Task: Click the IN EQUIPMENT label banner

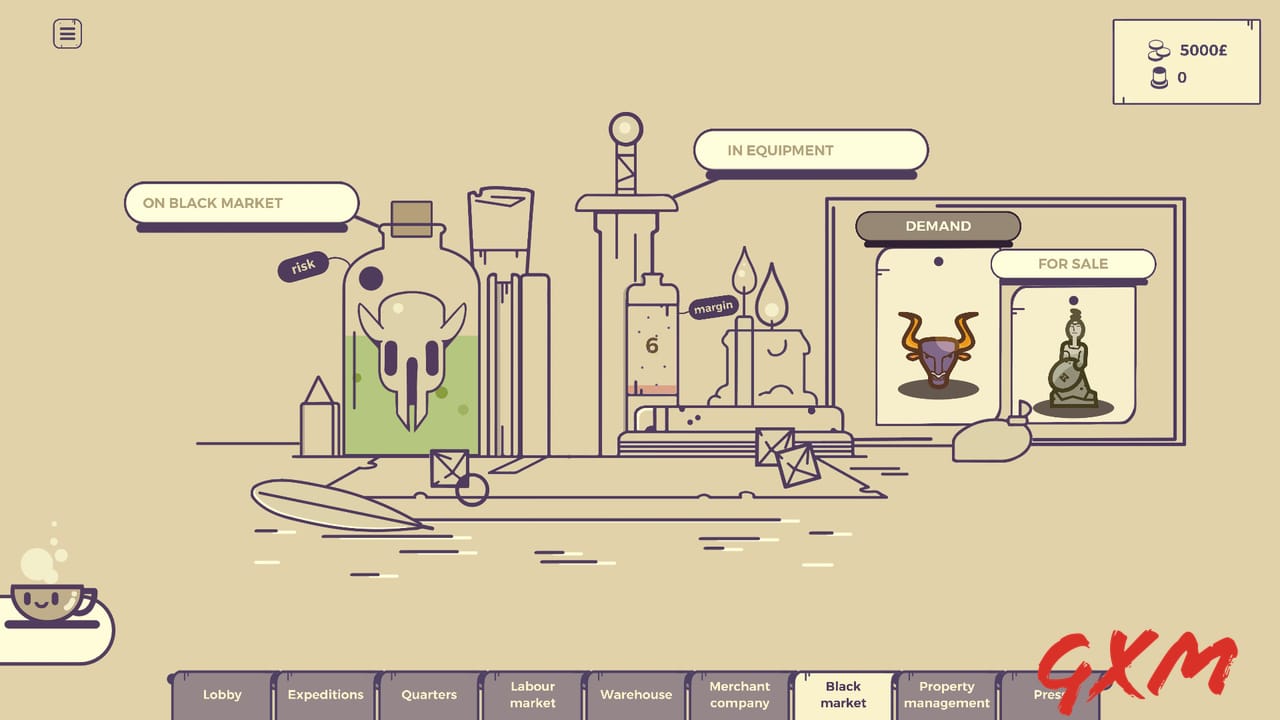Action: pyautogui.click(x=811, y=150)
